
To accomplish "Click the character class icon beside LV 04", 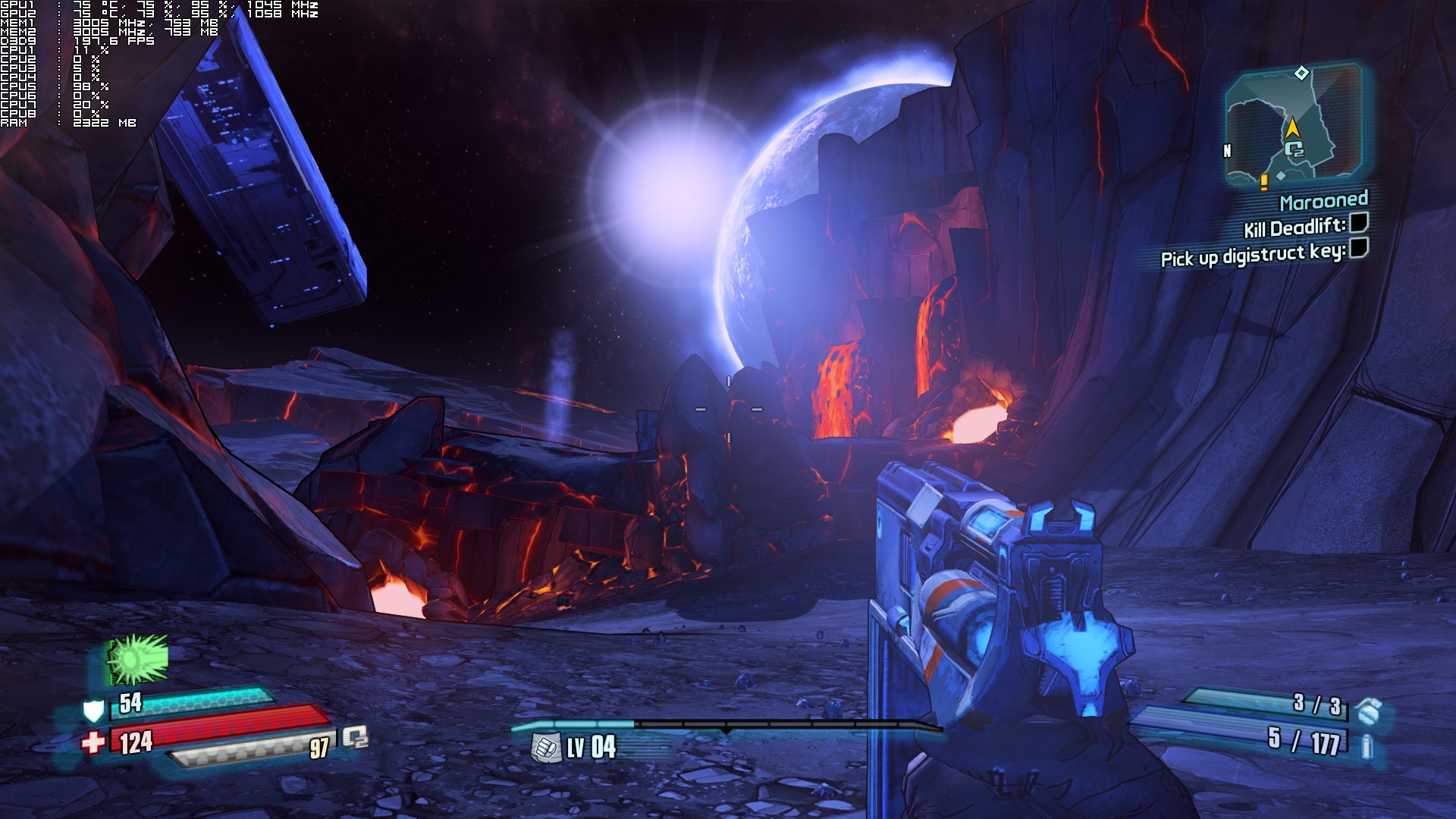I will point(544,748).
